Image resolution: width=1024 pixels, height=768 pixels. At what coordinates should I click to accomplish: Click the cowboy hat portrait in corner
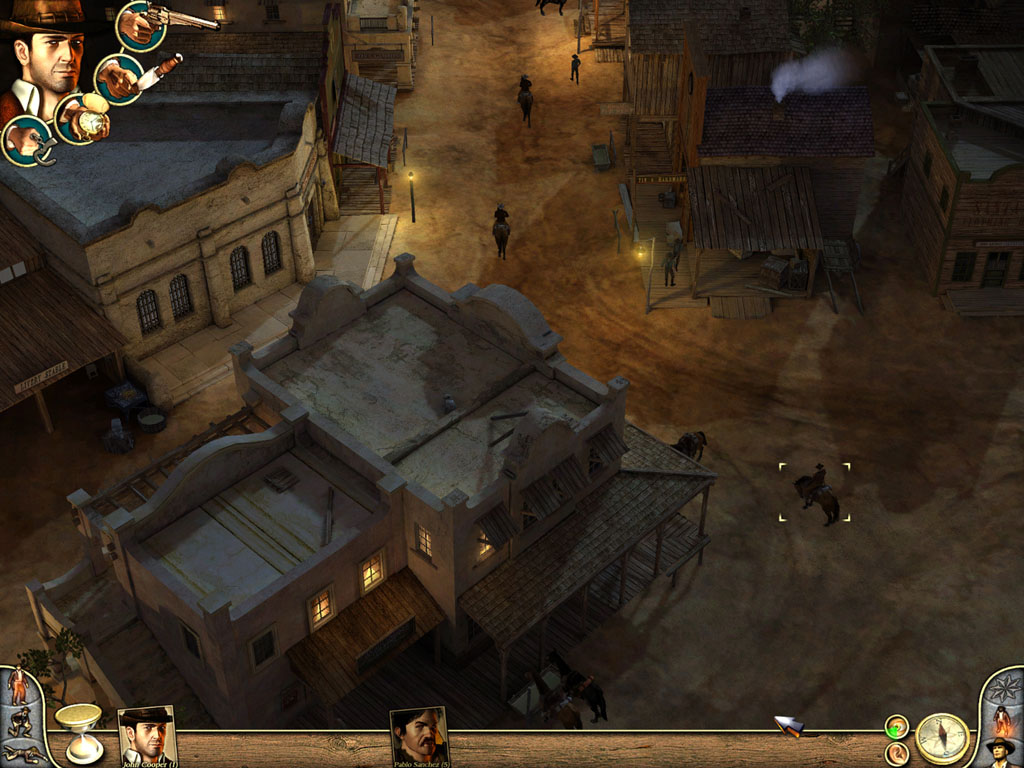click(x=1001, y=750)
